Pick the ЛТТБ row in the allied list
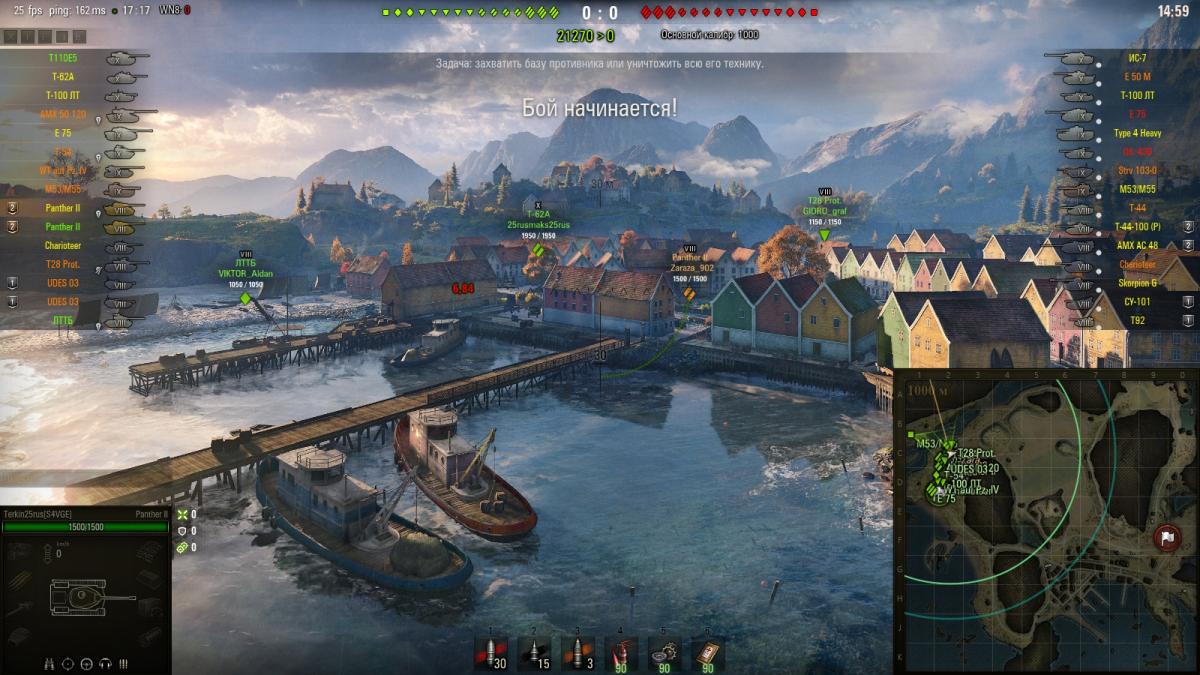This screenshot has width=1200, height=675. click(62, 320)
